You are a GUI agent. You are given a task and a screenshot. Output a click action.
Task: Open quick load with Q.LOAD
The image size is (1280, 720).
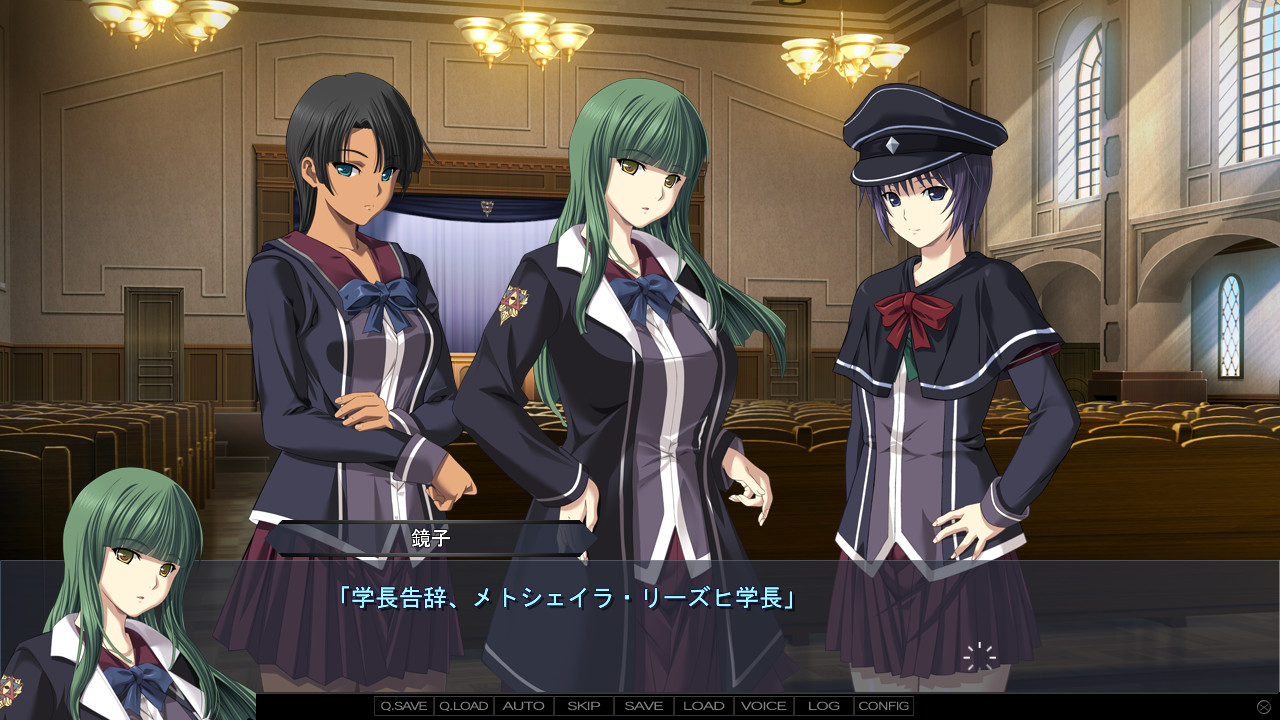[464, 706]
